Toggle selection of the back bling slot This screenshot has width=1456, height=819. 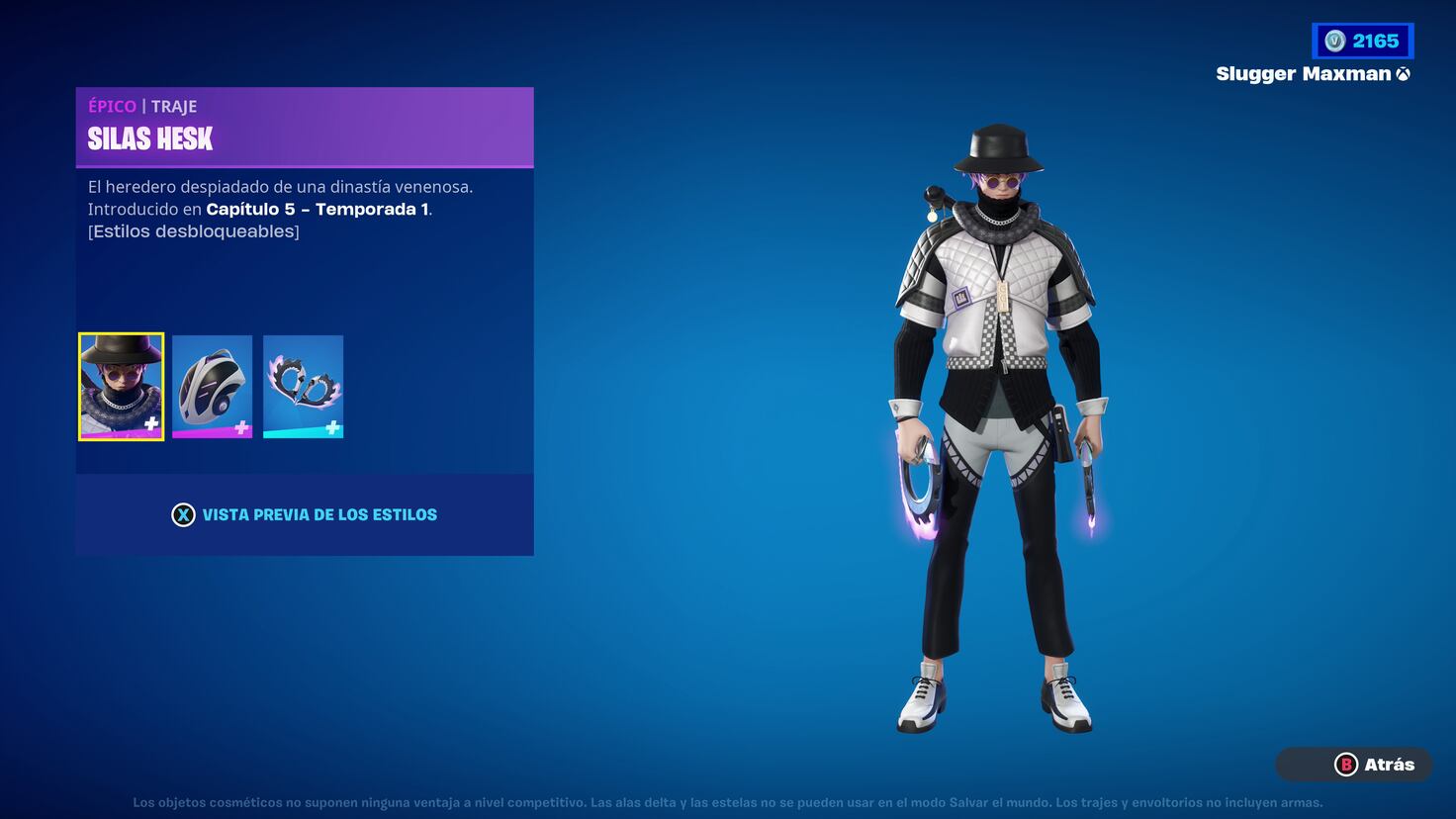click(212, 386)
